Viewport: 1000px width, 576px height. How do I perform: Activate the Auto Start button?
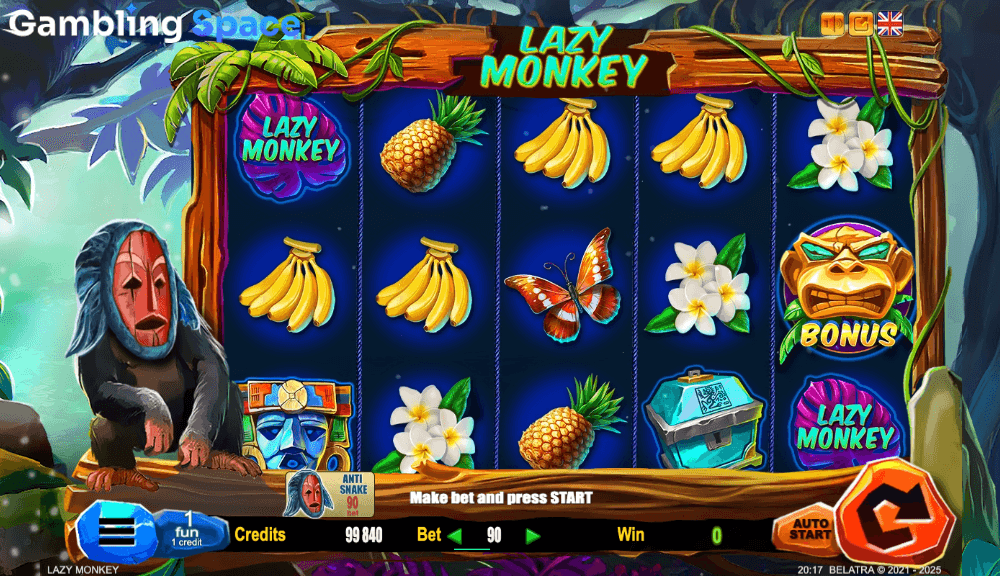(x=809, y=529)
